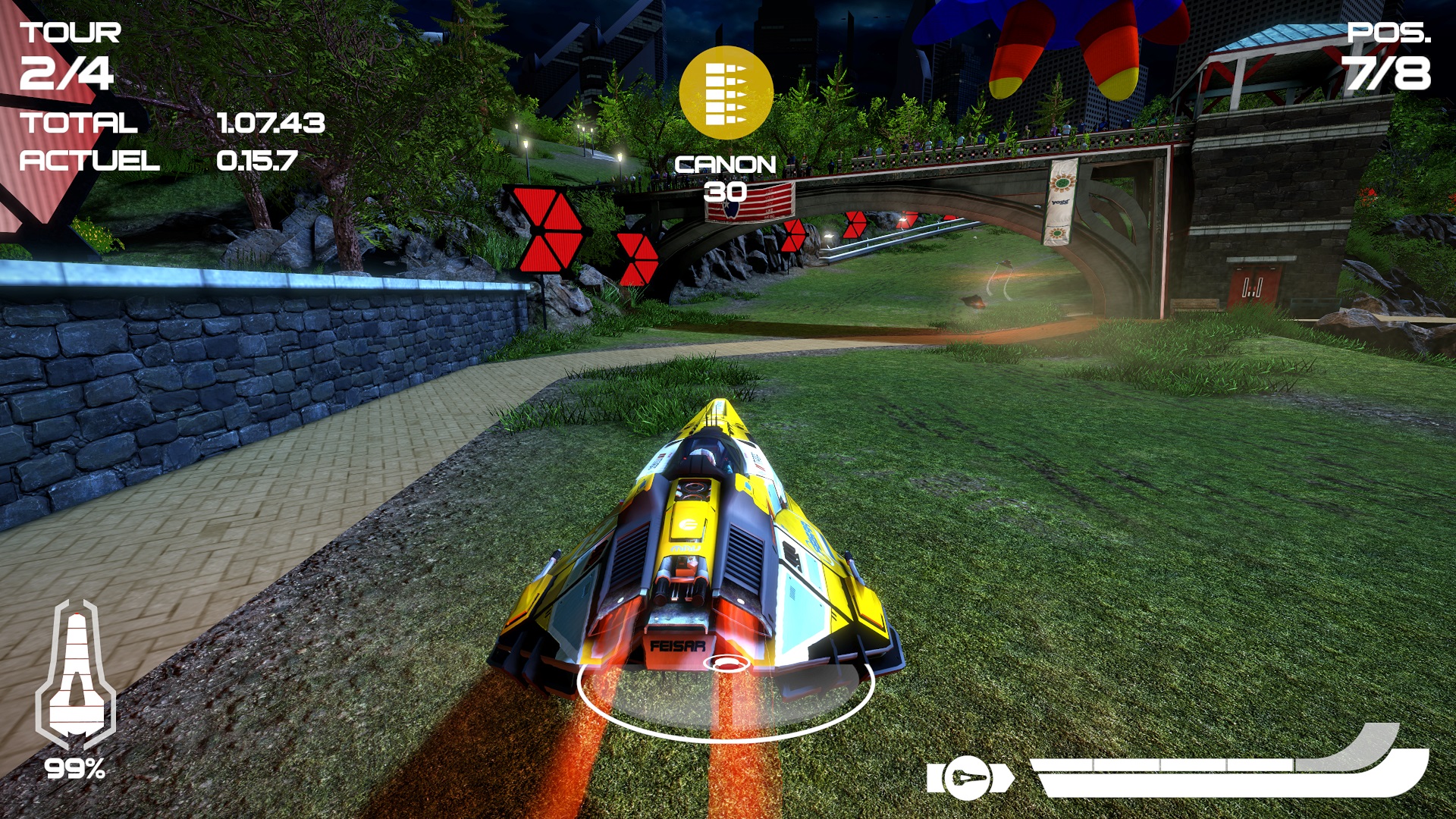Image resolution: width=1456 pixels, height=819 pixels.
Task: Click the thruster speed gauge icon
Action: click(x=970, y=778)
